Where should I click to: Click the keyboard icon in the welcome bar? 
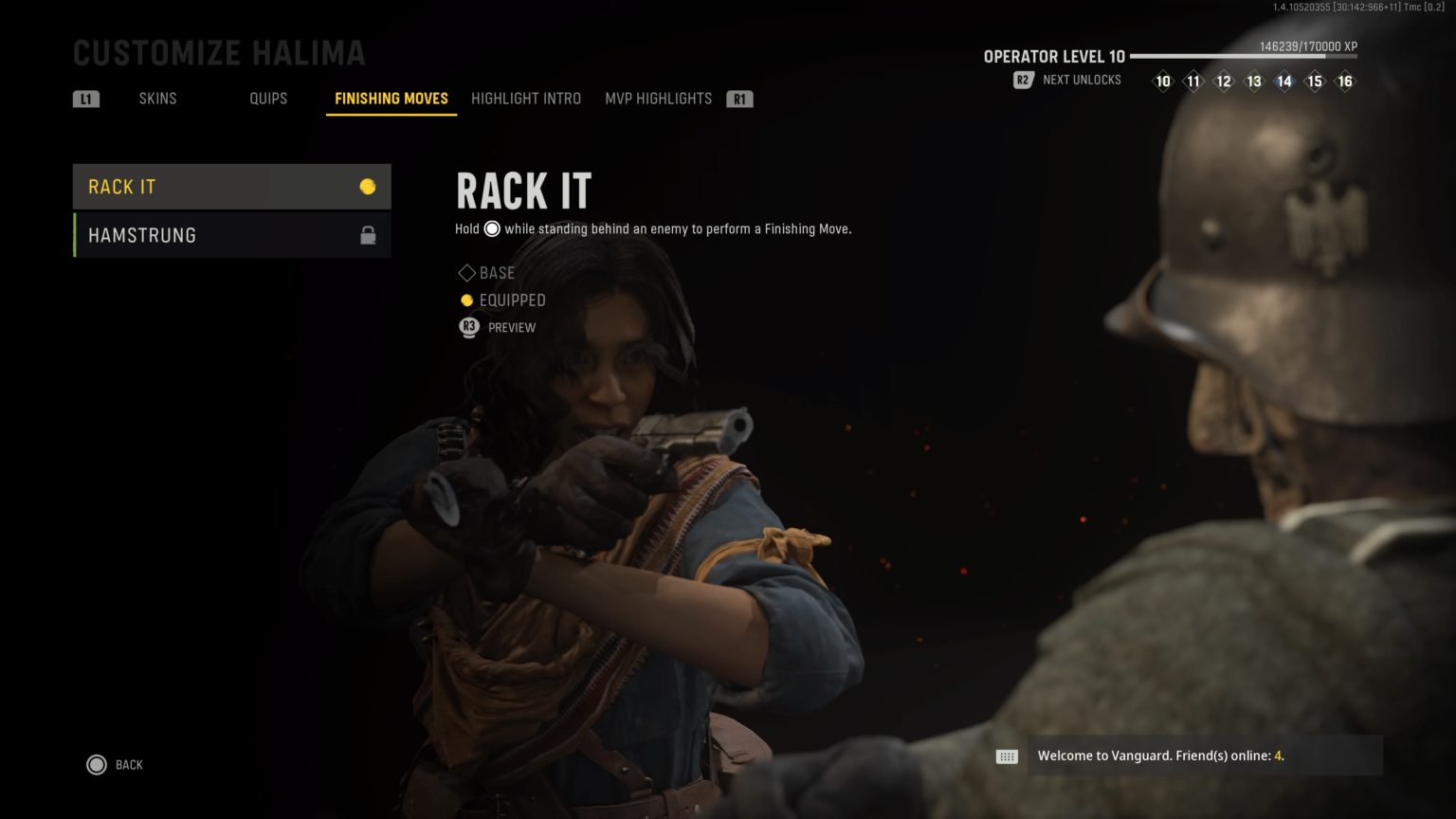click(x=1007, y=755)
